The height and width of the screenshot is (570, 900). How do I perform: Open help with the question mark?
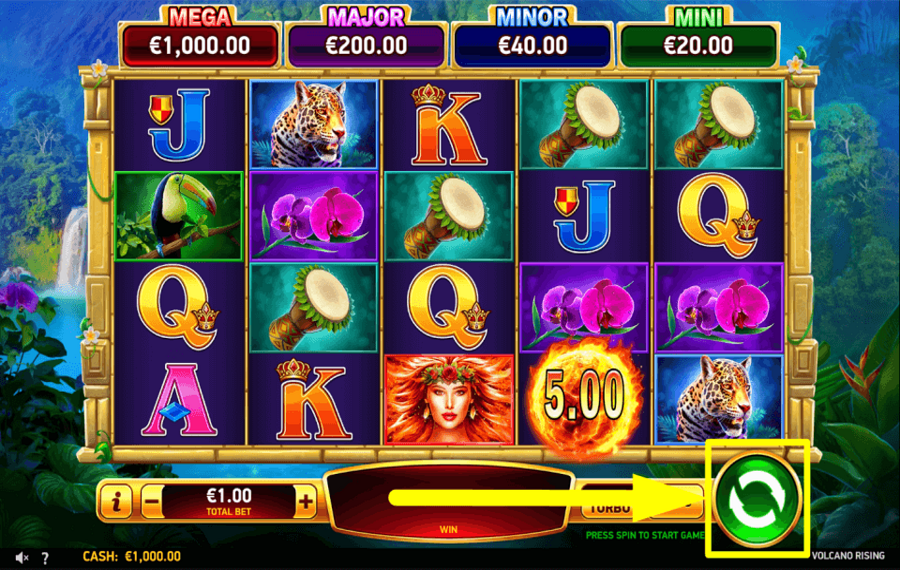tap(45, 557)
